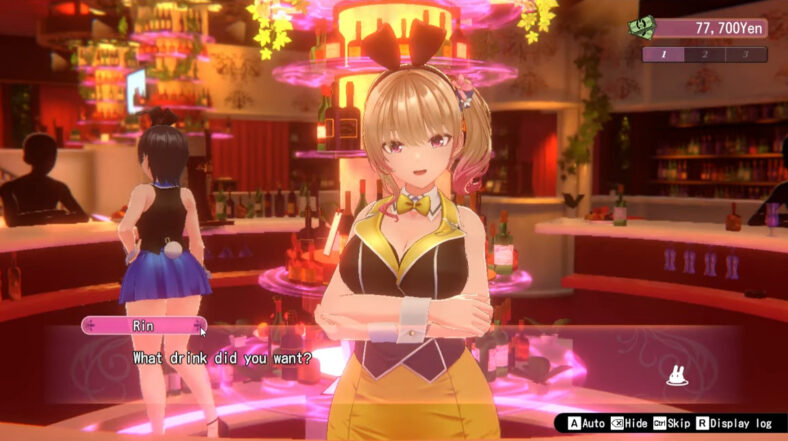The width and height of the screenshot is (788, 441).
Task: Click the rabbit continue icon in dialogue box
Action: click(677, 376)
